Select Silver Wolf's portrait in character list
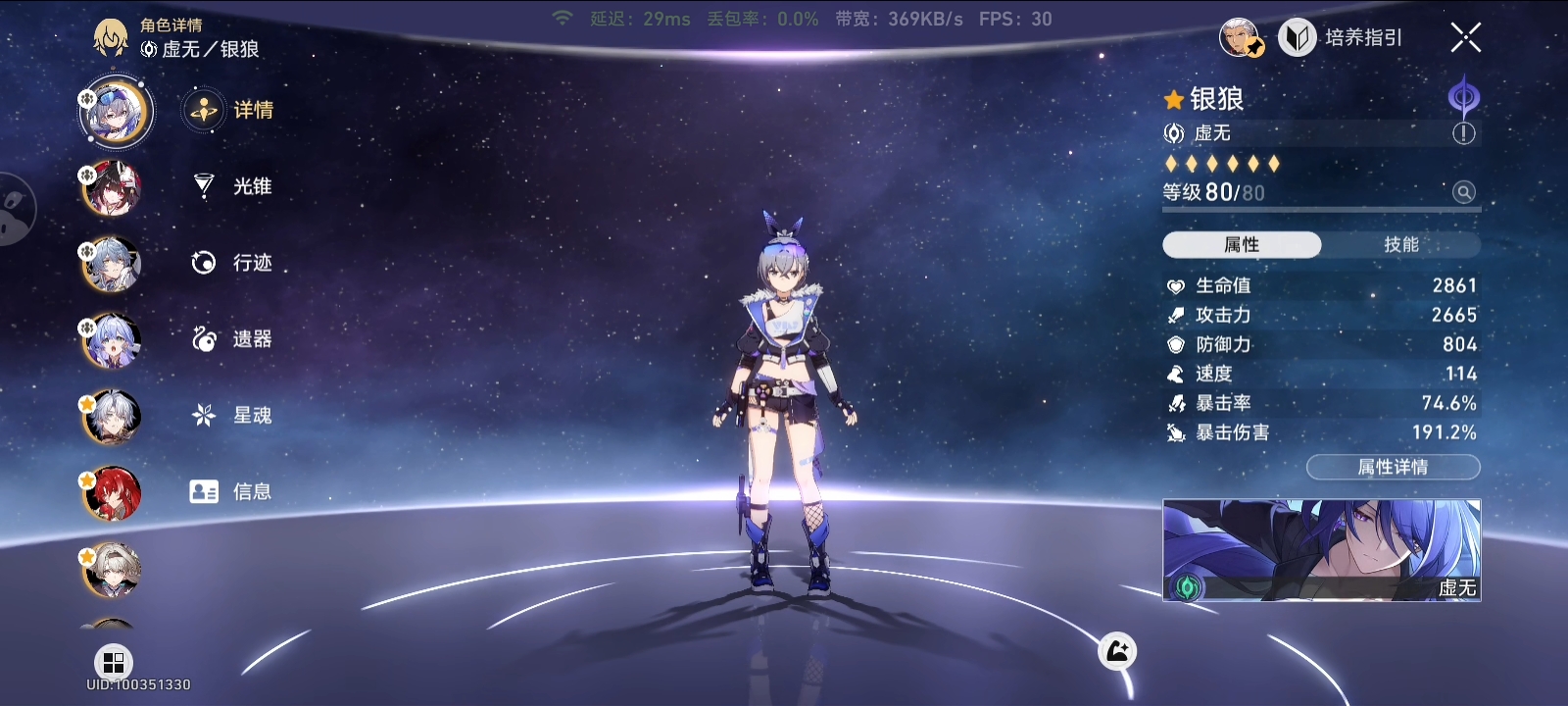The width and height of the screenshot is (1568, 706). [116, 112]
